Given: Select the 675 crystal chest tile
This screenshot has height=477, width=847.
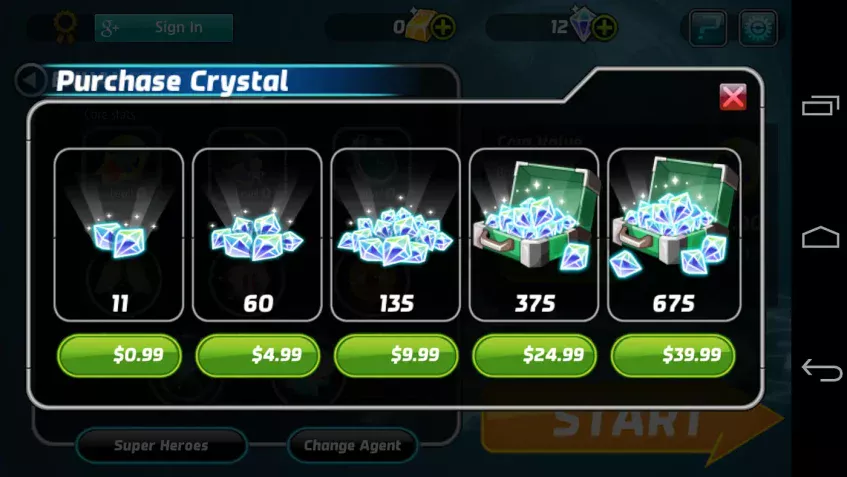Looking at the screenshot, I should tap(673, 235).
